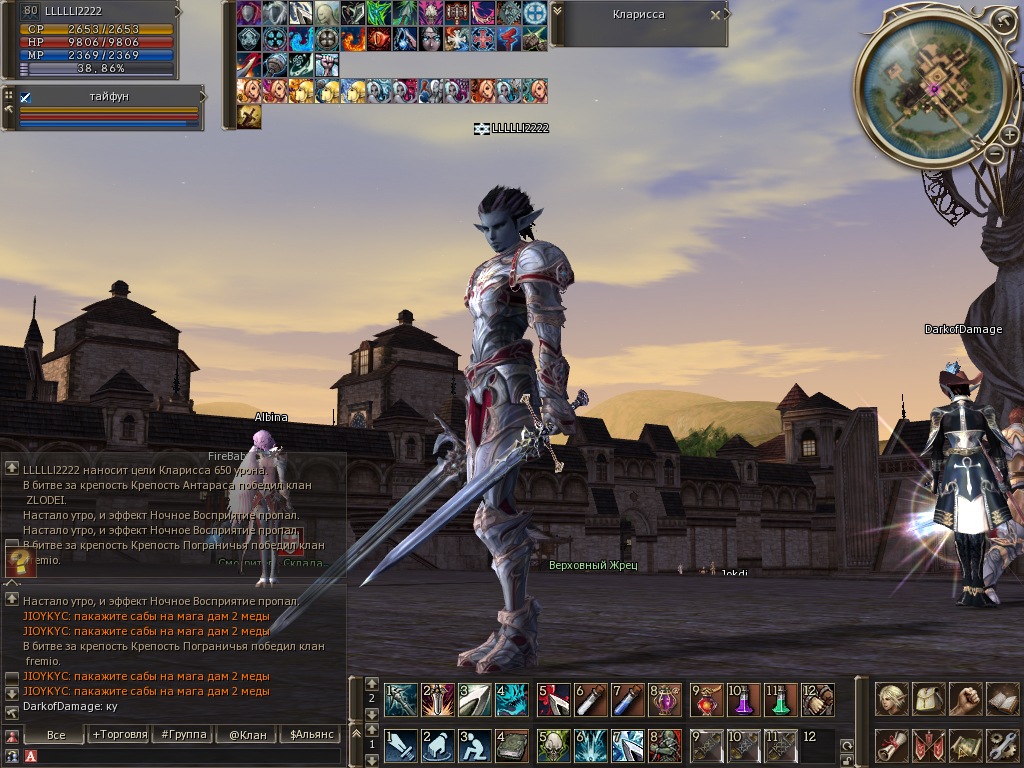
Task: Open the #Группа chat tab
Action: [181, 735]
